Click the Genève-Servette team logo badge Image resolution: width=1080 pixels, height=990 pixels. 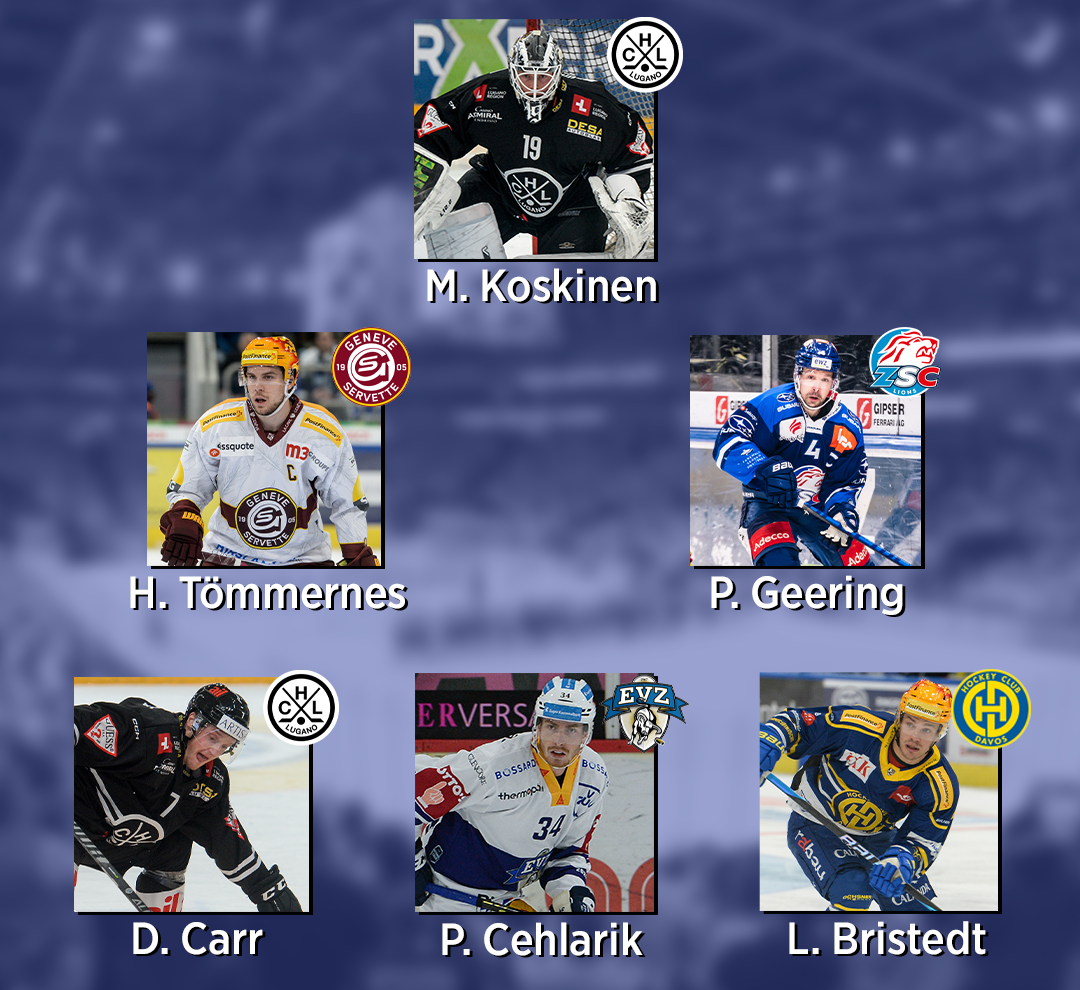click(x=371, y=367)
